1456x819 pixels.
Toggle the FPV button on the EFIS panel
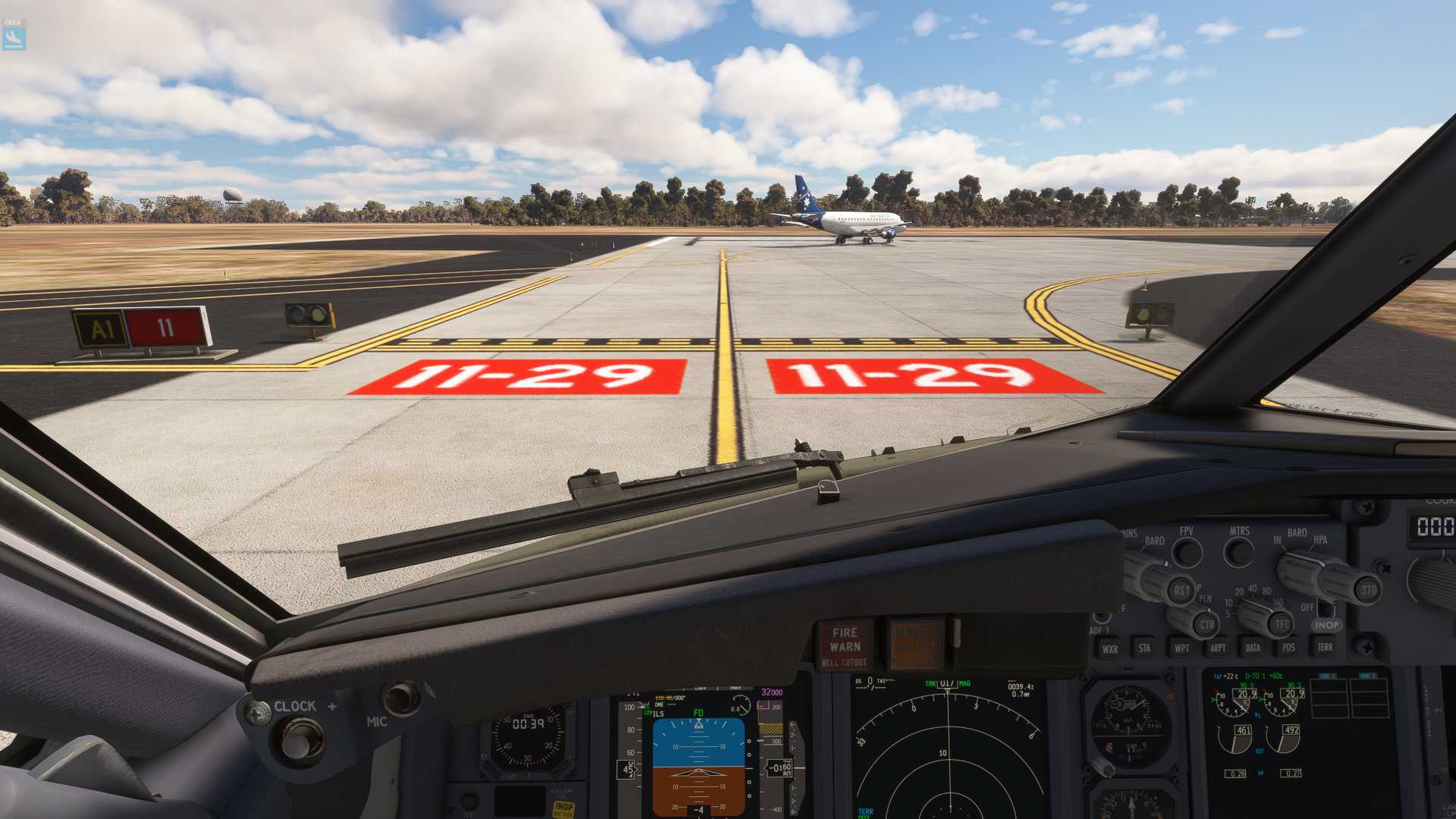(x=1187, y=552)
